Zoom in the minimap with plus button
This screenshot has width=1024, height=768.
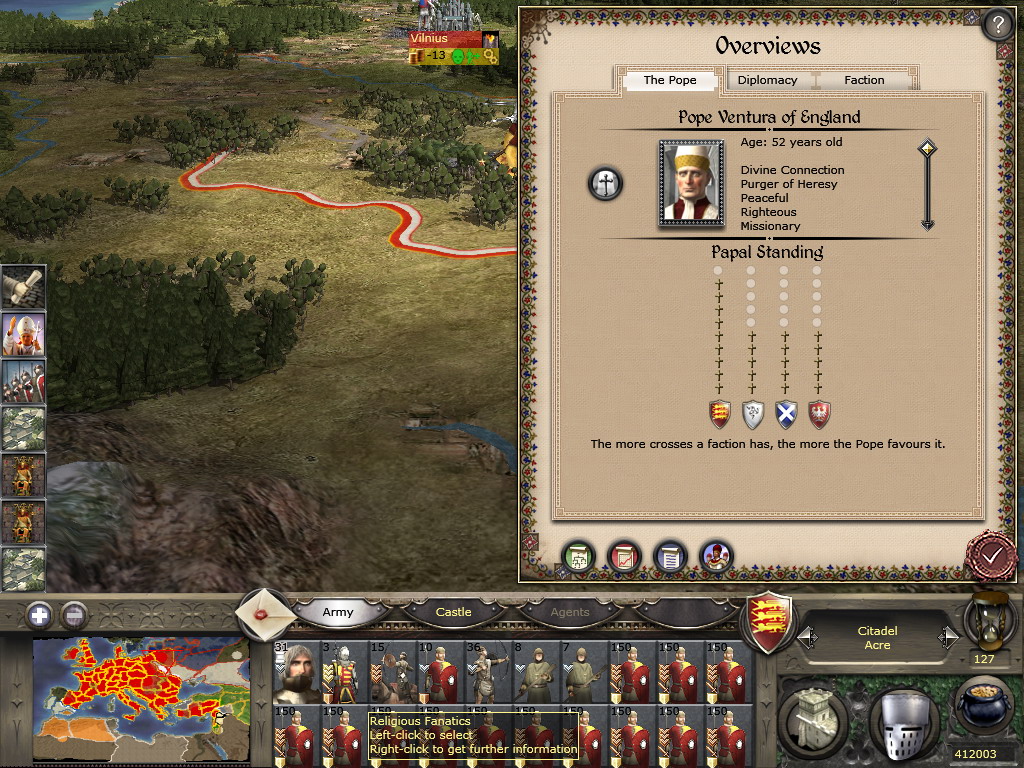(39, 615)
